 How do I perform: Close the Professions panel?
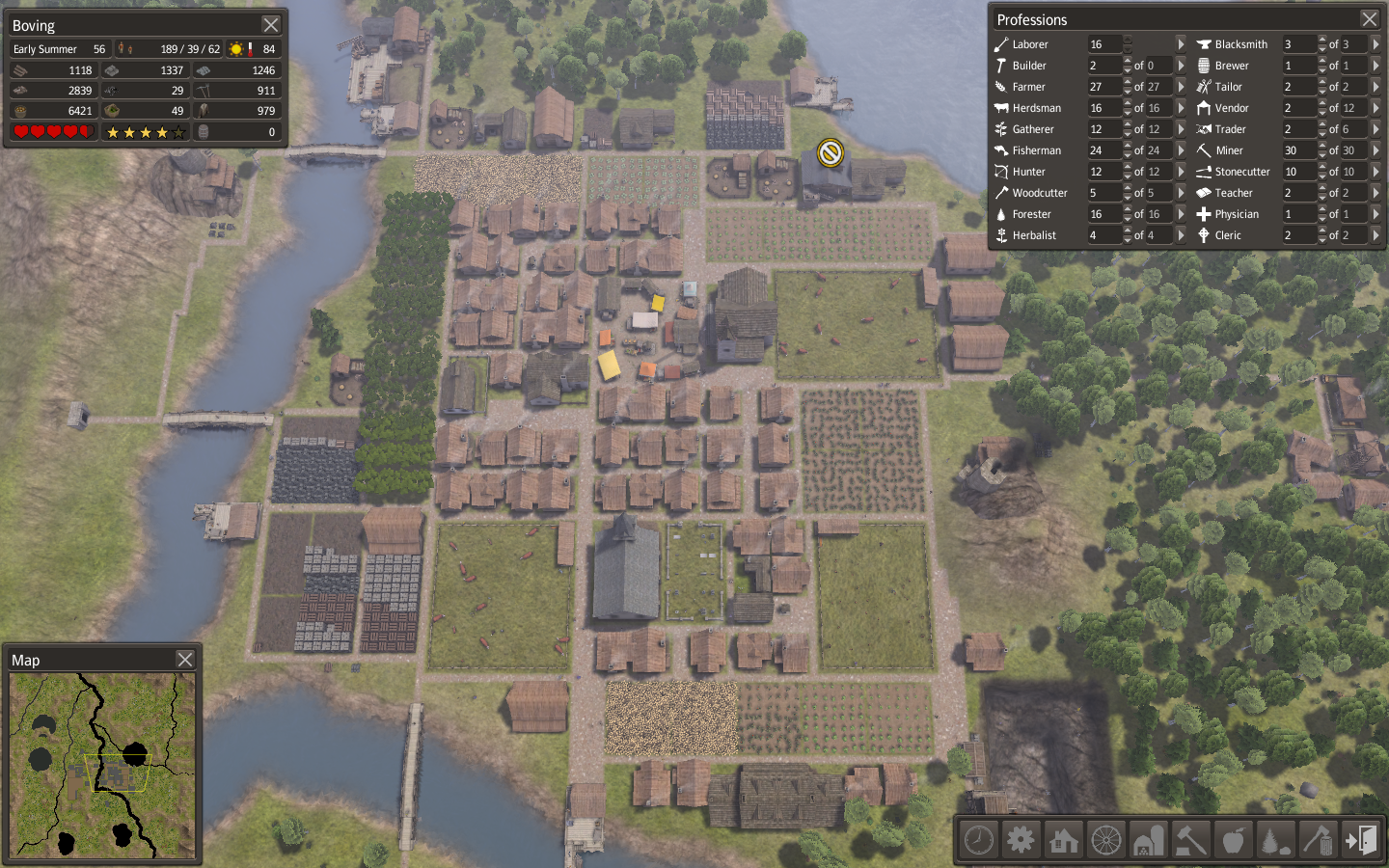coord(1369,19)
